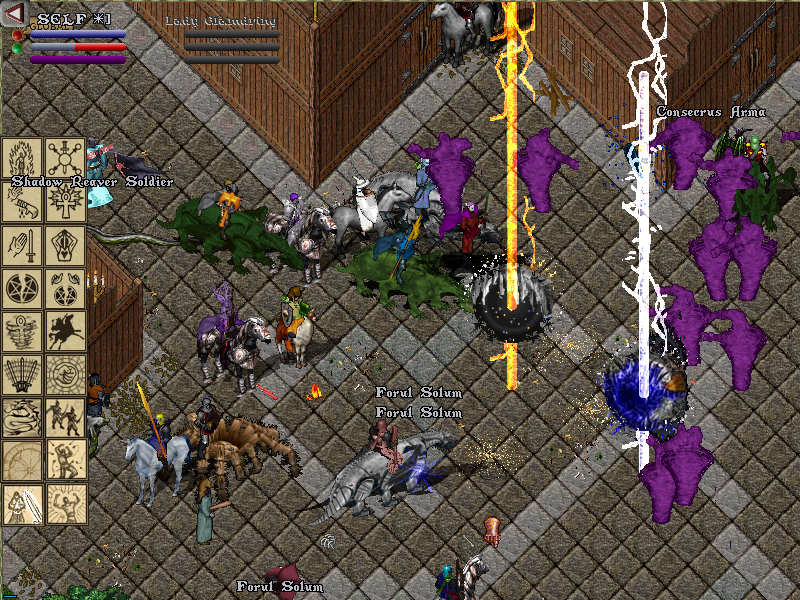Select the mounted horse rider ability

tap(65, 331)
